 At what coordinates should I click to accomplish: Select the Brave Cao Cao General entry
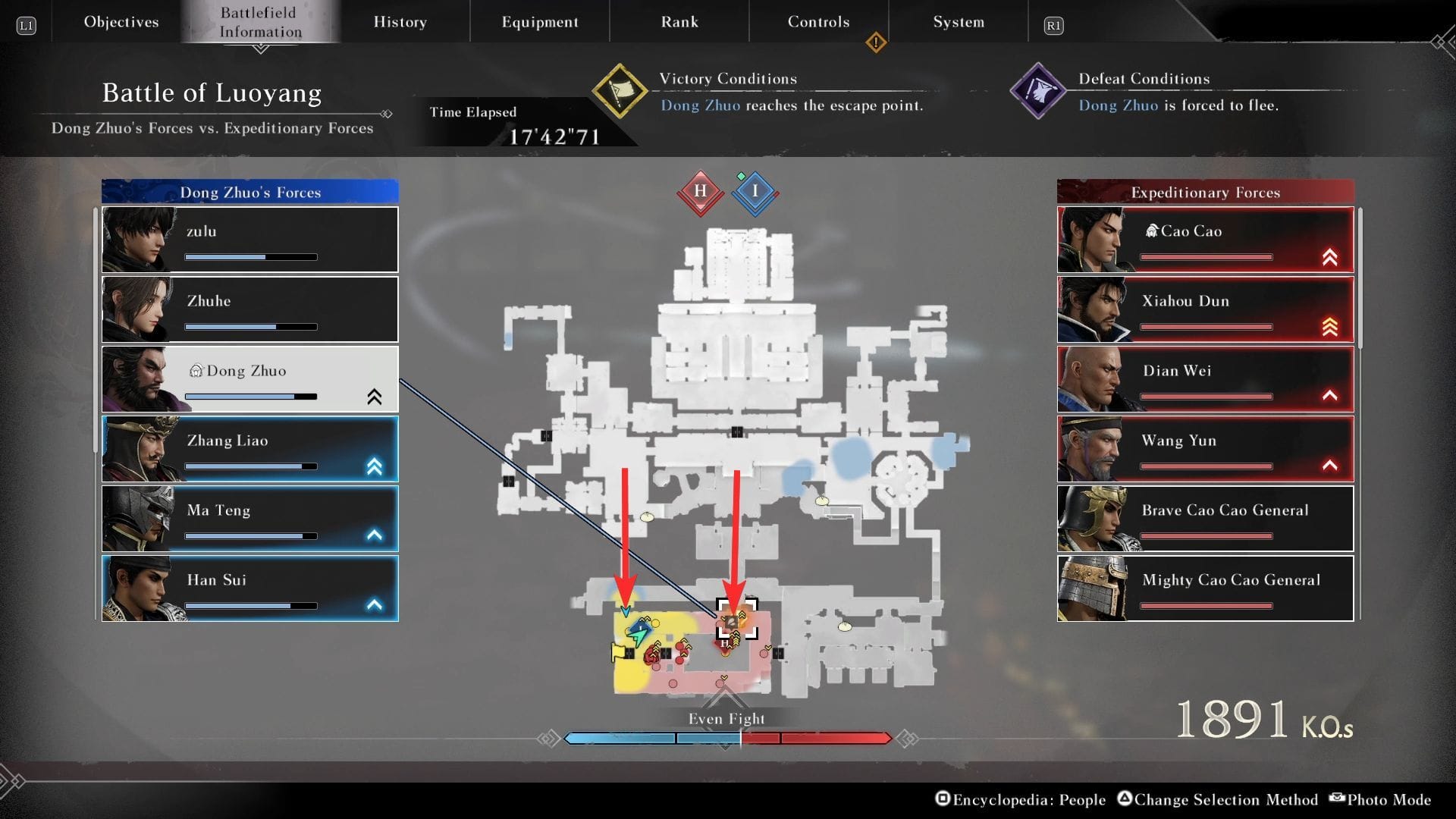pyautogui.click(x=1205, y=519)
